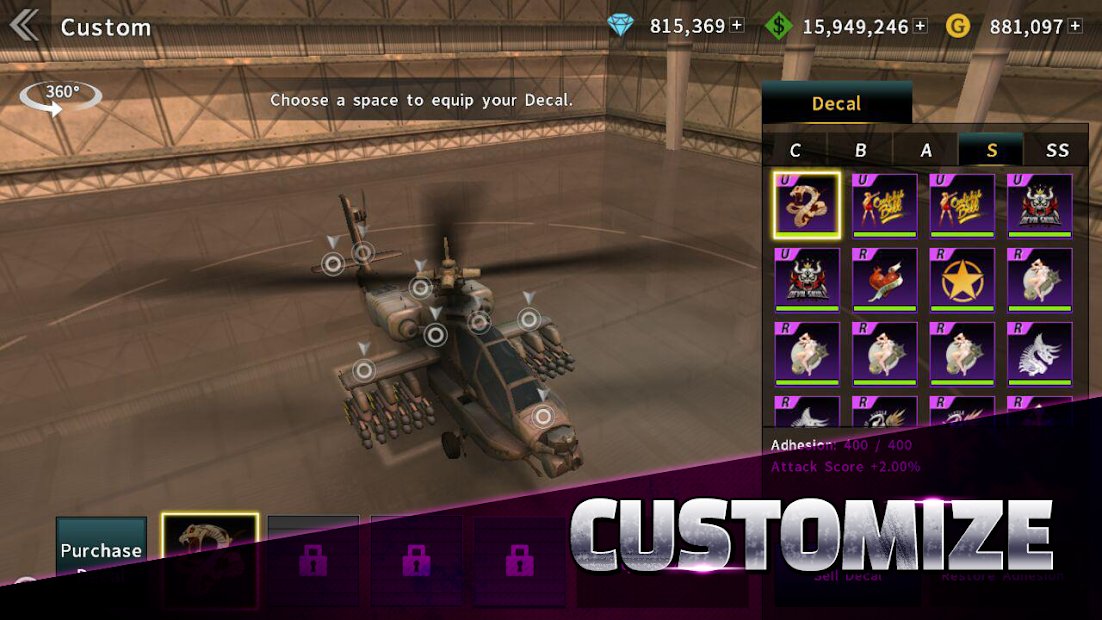The width and height of the screenshot is (1102, 620).
Task: Choose the decal space marker on the helicopter nose
Action: click(x=542, y=417)
